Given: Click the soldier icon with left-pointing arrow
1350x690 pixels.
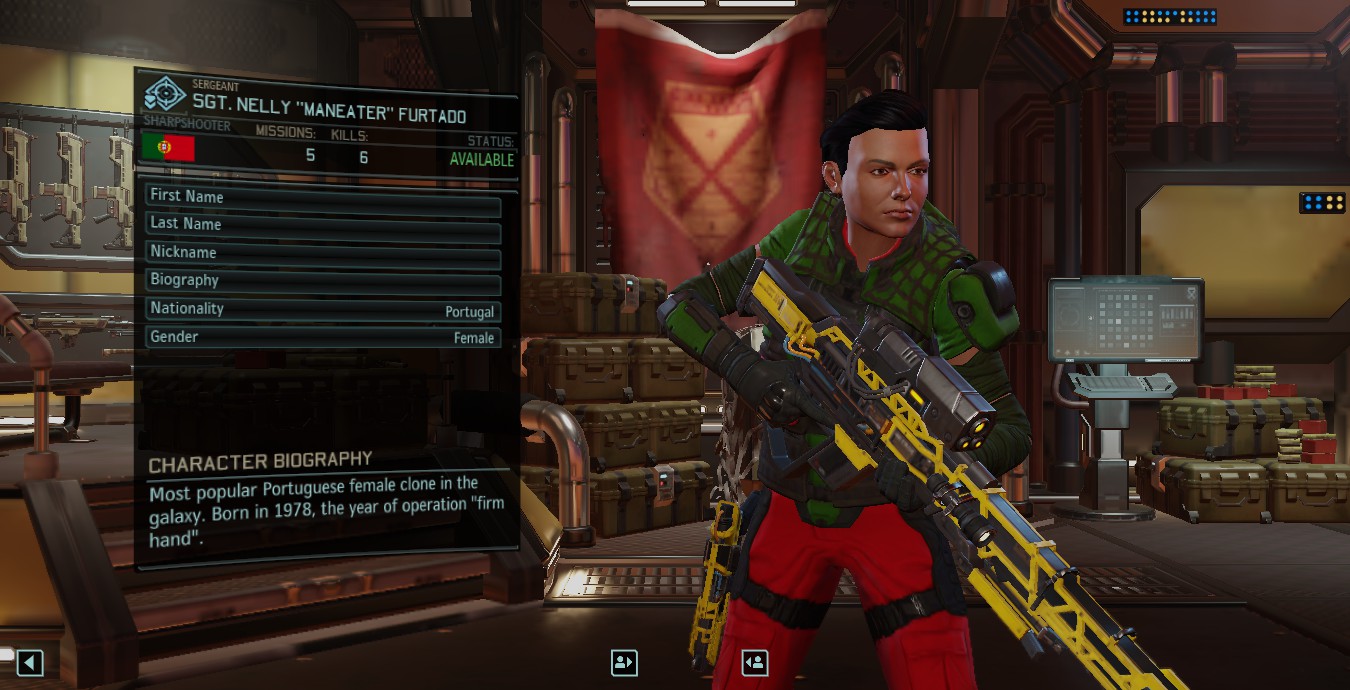Looking at the screenshot, I should tap(755, 662).
